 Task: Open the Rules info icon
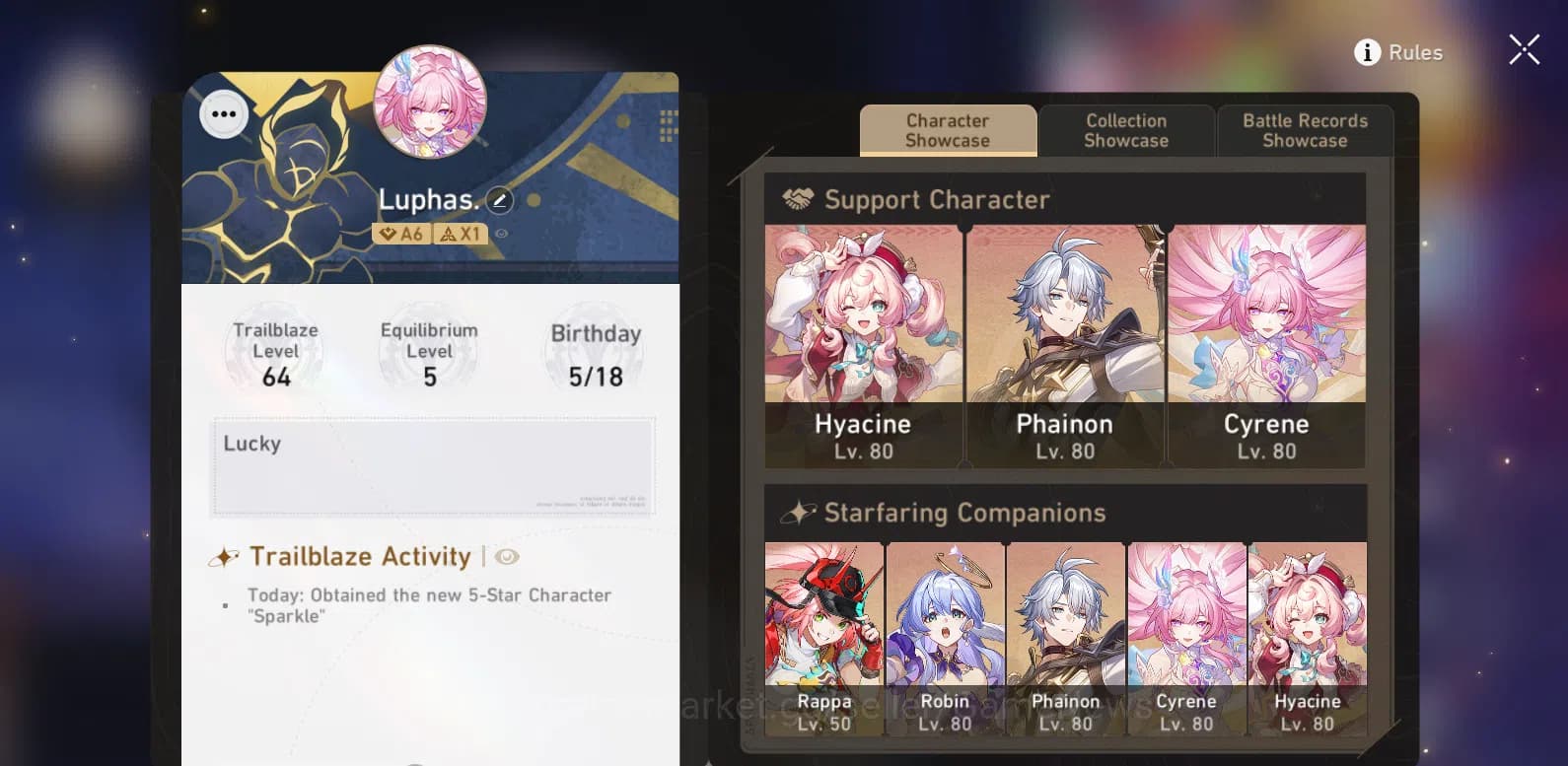1368,53
